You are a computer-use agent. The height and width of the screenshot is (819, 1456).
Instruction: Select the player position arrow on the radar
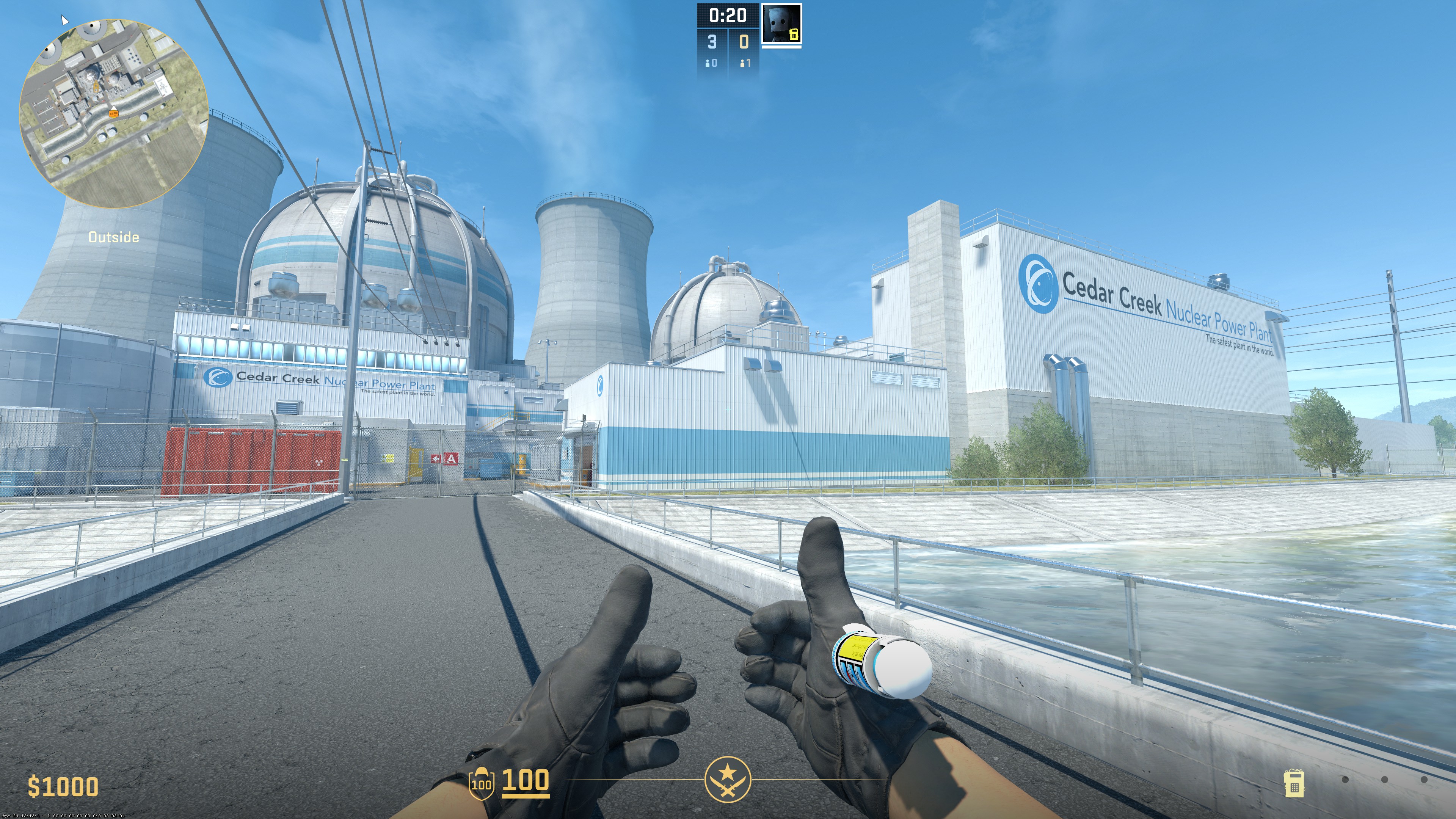click(114, 107)
